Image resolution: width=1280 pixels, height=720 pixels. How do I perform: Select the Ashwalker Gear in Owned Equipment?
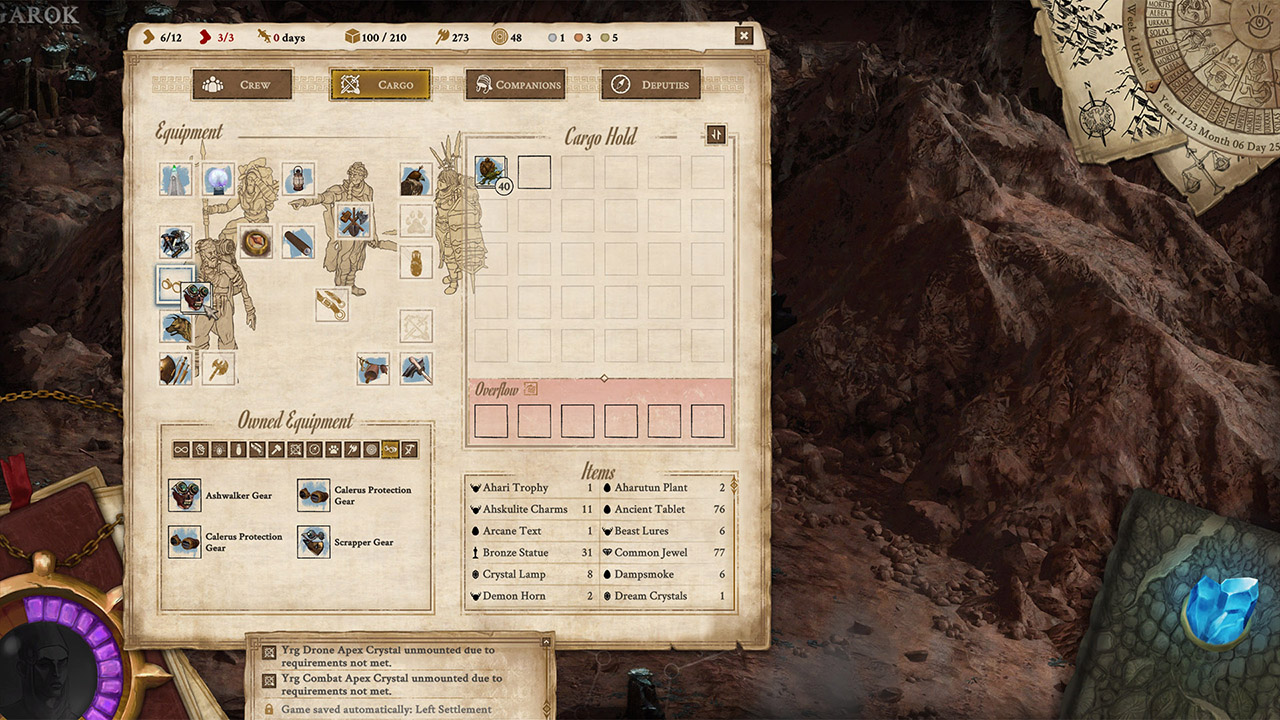[185, 495]
